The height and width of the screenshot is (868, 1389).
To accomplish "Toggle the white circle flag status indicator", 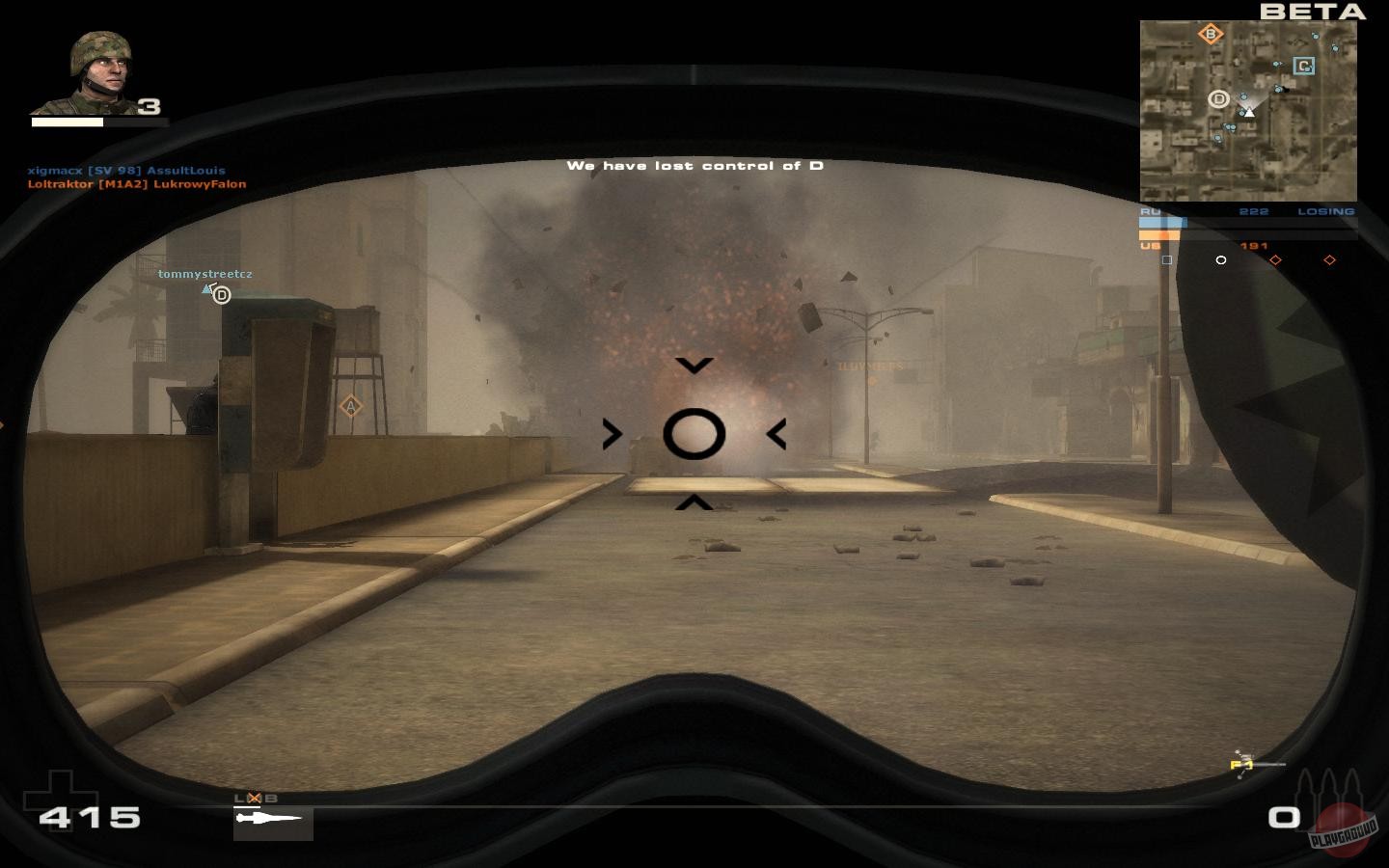I will coord(1221,259).
